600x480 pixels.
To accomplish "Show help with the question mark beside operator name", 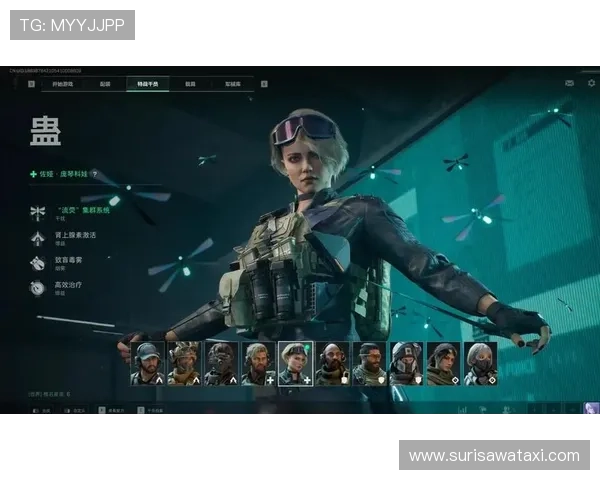I will [x=95, y=174].
